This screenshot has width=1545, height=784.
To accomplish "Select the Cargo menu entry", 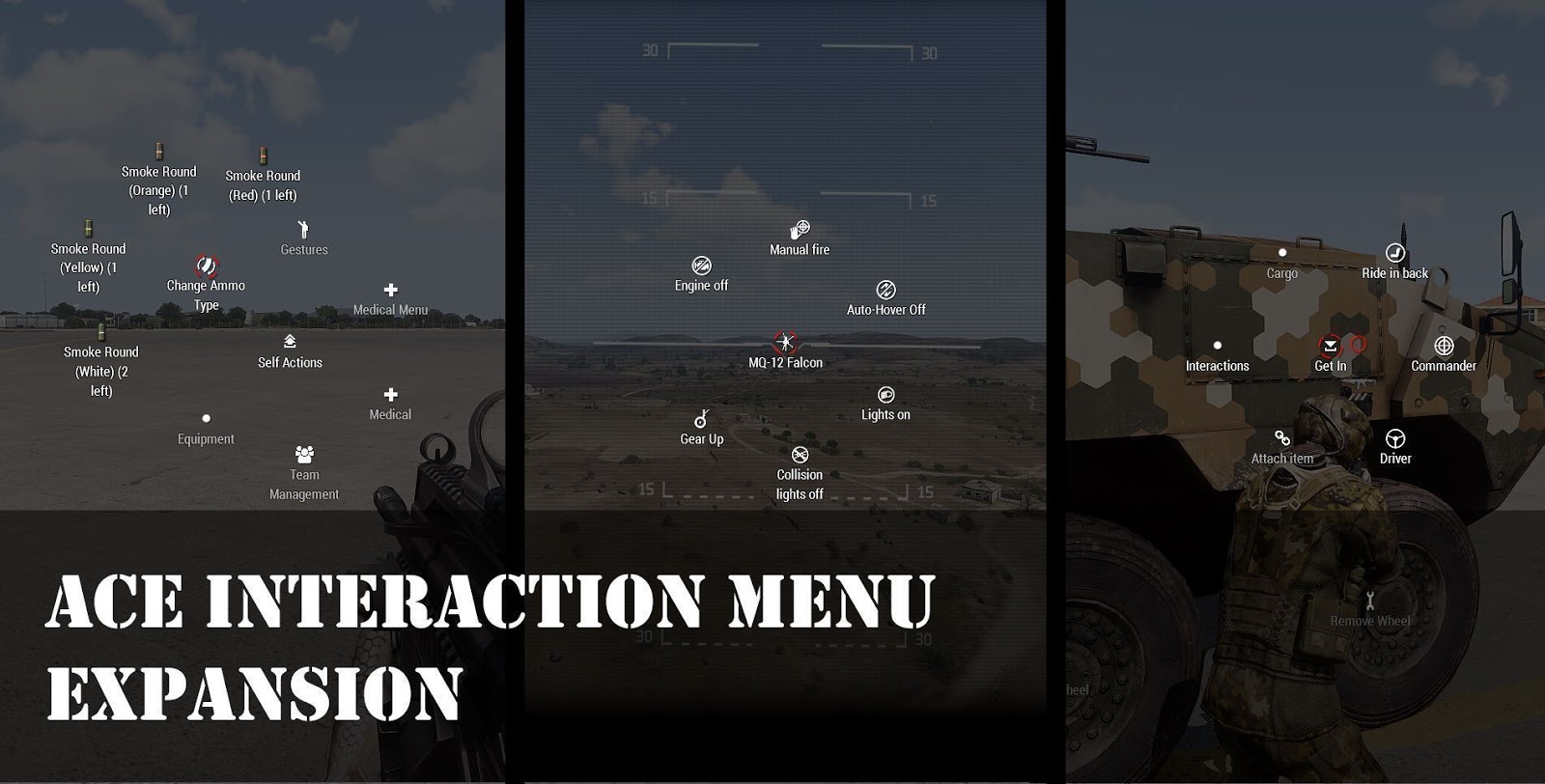I will click(x=1282, y=252).
